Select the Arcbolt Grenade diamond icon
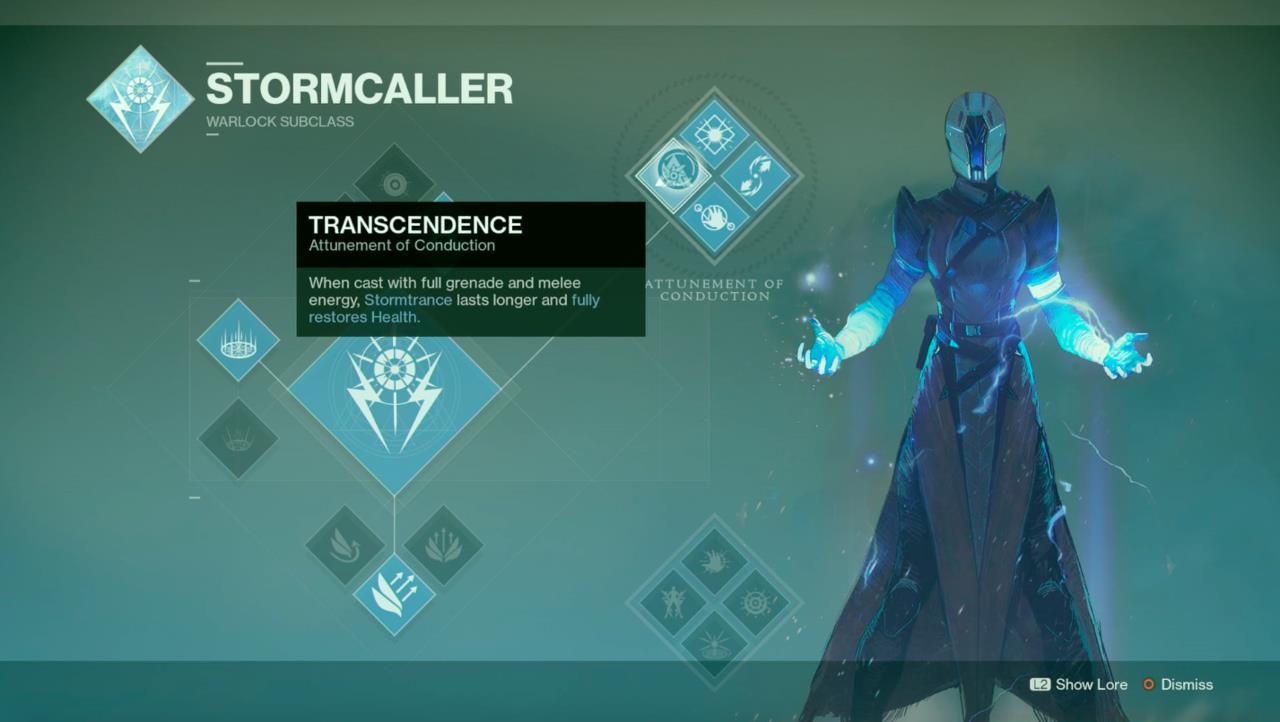This screenshot has width=1280, height=722. tap(238, 340)
